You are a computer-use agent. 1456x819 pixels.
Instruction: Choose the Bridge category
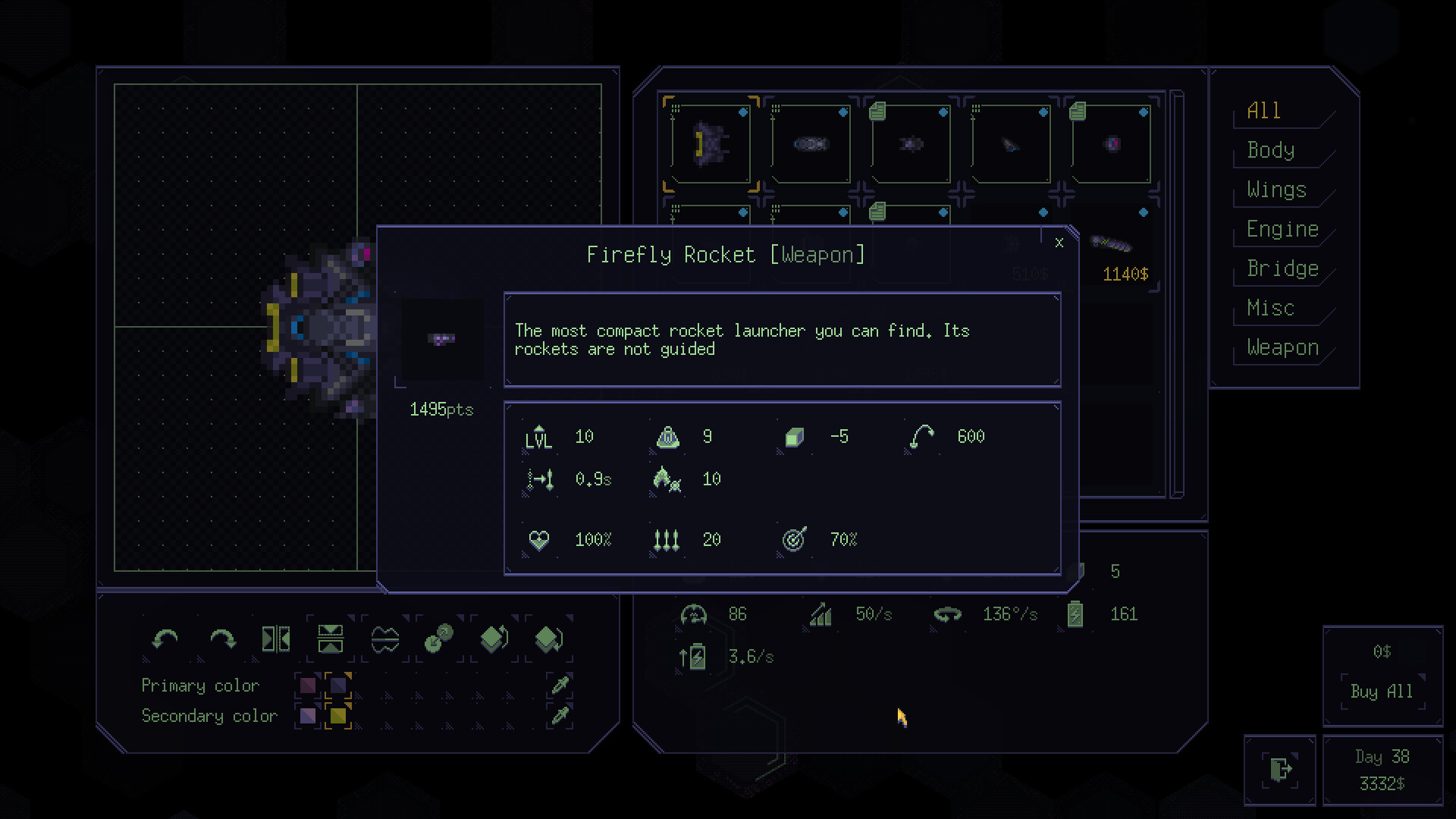point(1282,268)
